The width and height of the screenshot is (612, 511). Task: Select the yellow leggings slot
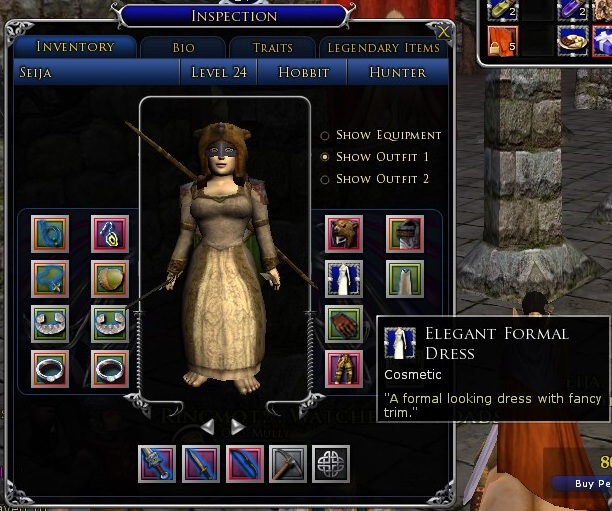(344, 368)
